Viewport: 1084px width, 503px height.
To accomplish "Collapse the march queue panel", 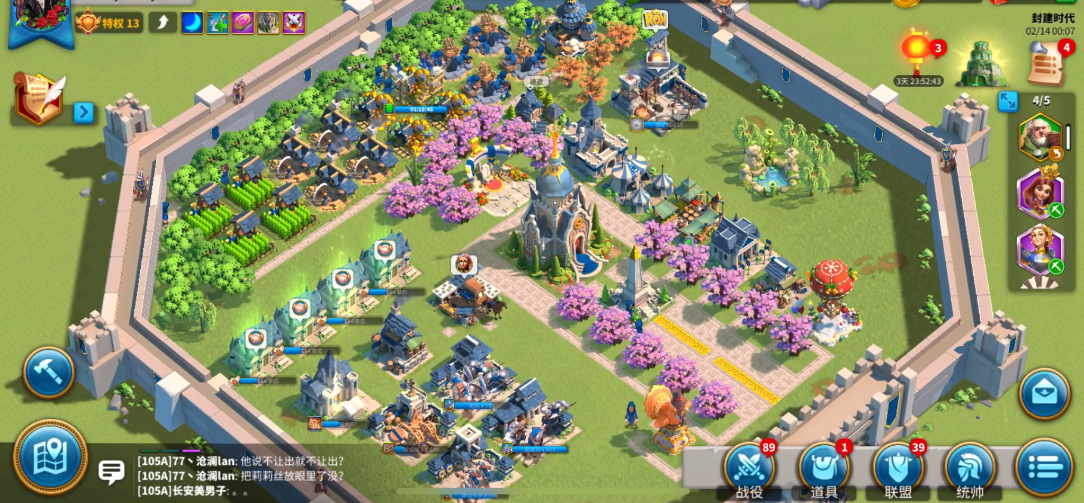I will point(1008,101).
